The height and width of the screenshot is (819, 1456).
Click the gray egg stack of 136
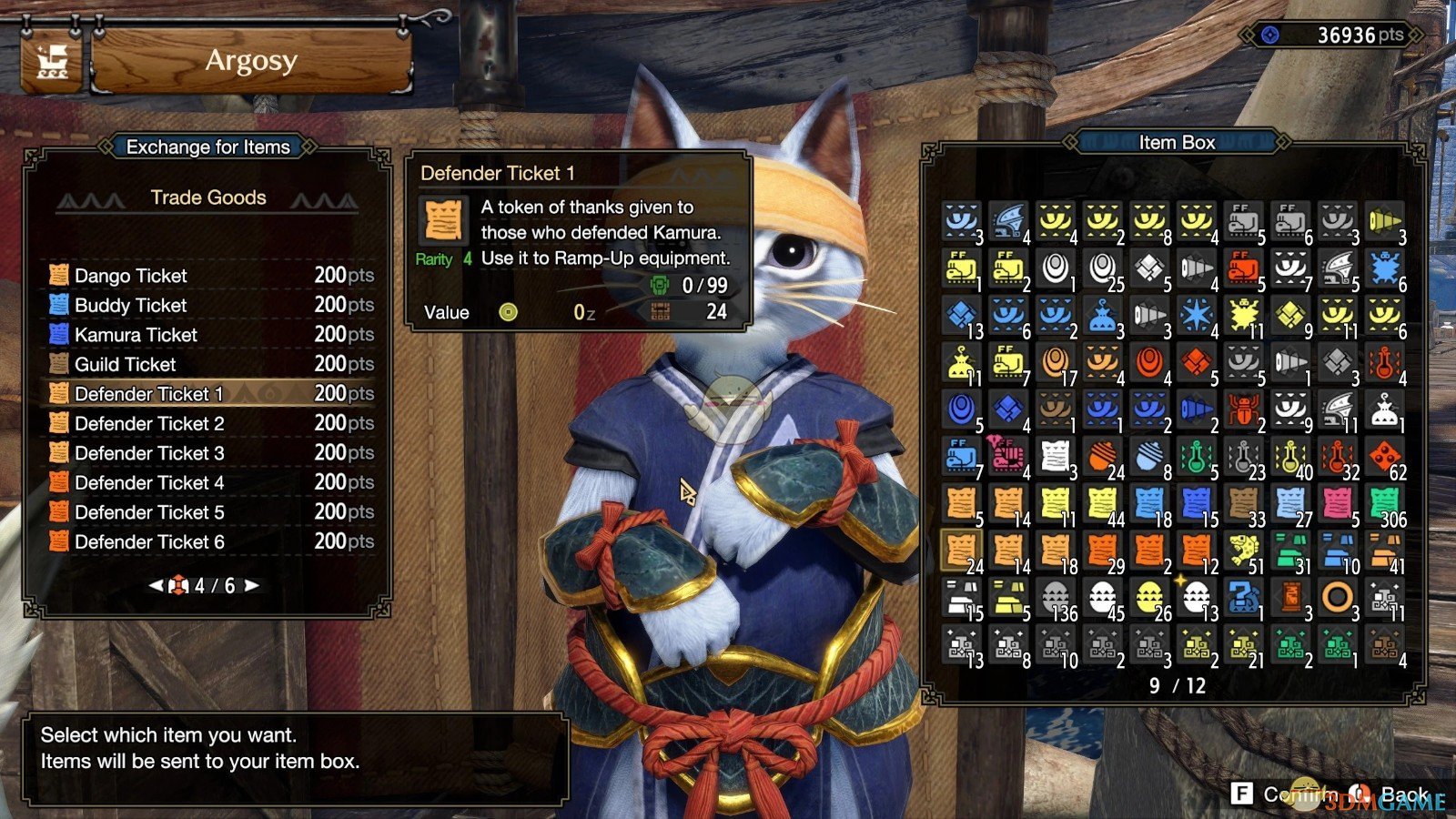click(x=1056, y=599)
